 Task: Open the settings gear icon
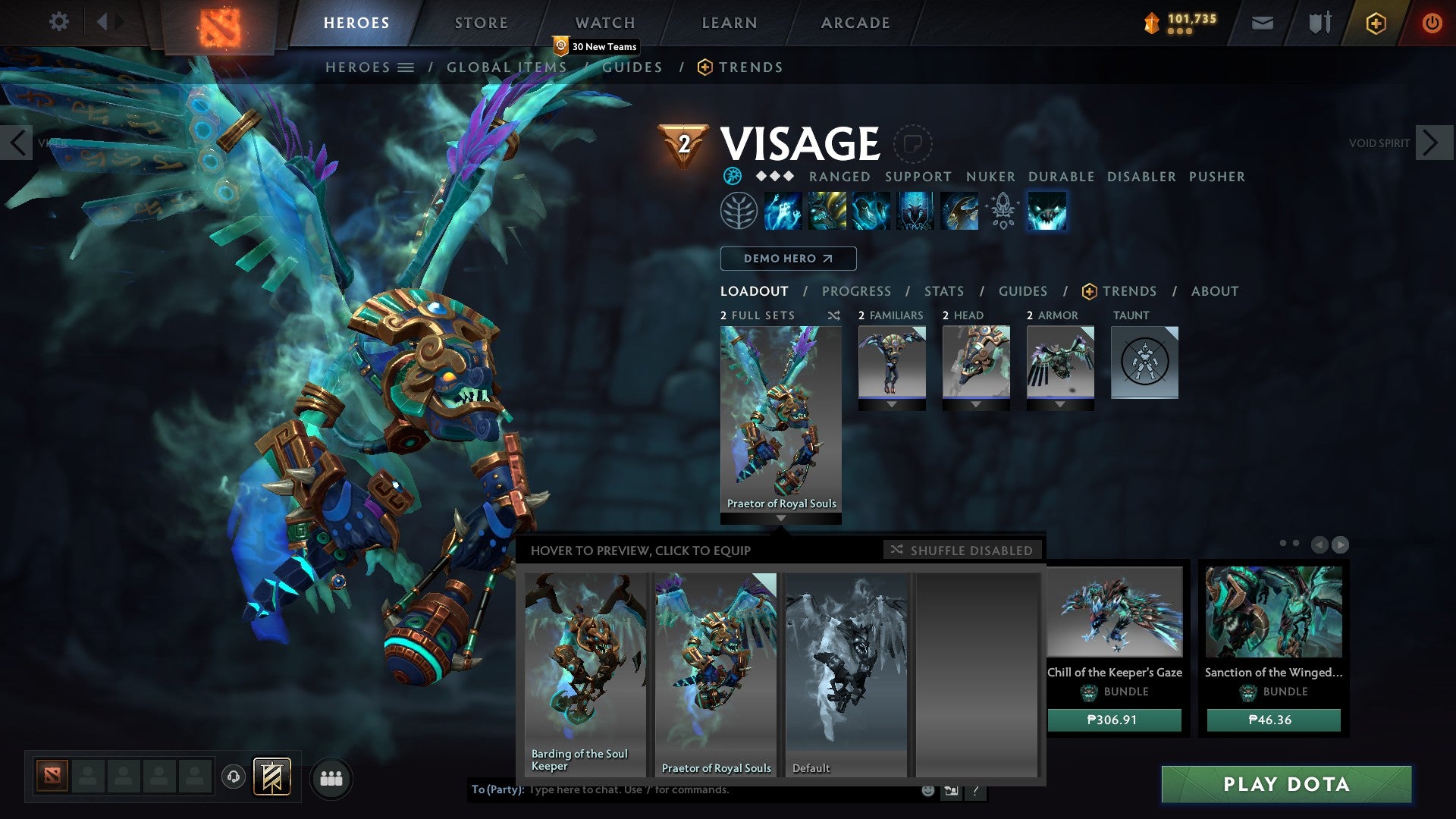(x=58, y=22)
